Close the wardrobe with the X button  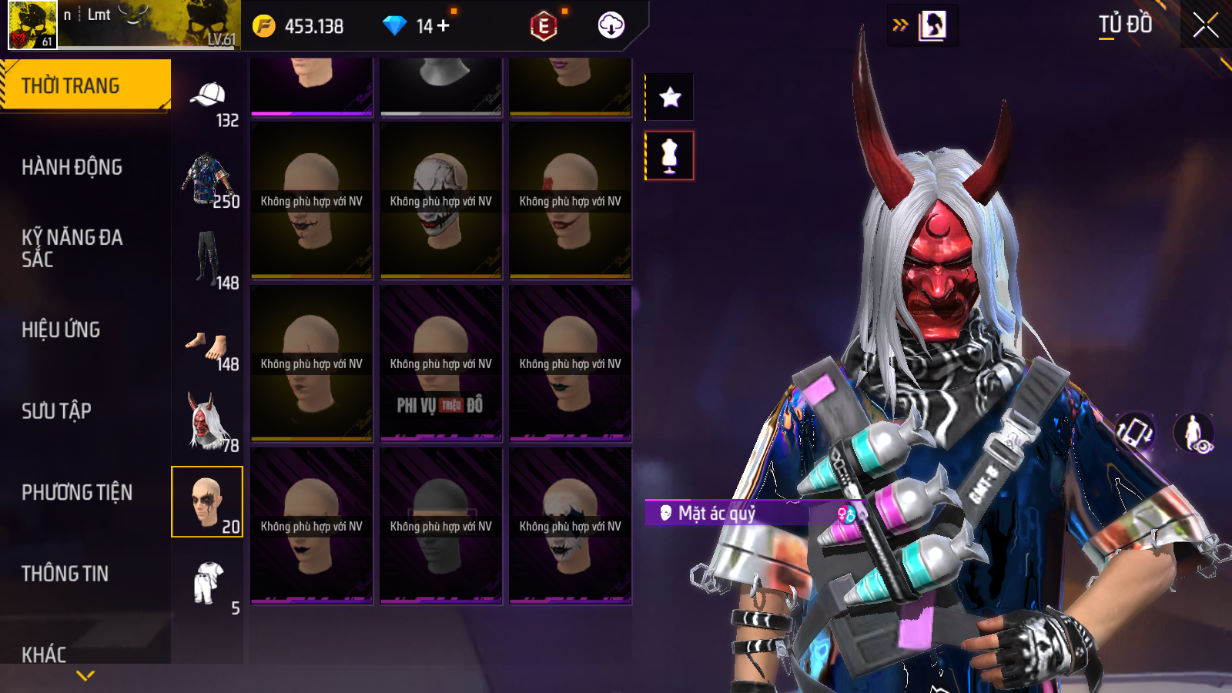tap(1205, 25)
